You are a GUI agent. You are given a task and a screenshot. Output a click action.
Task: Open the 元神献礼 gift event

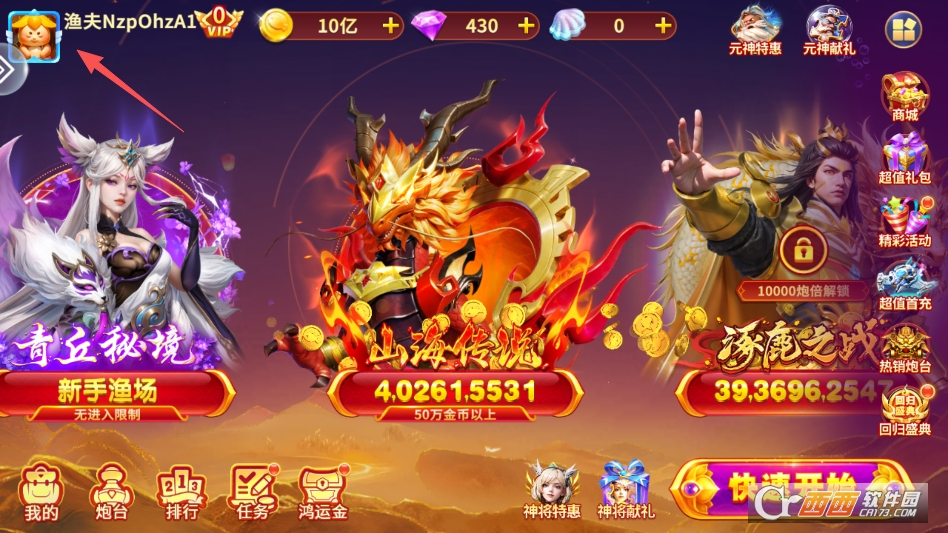[x=828, y=29]
